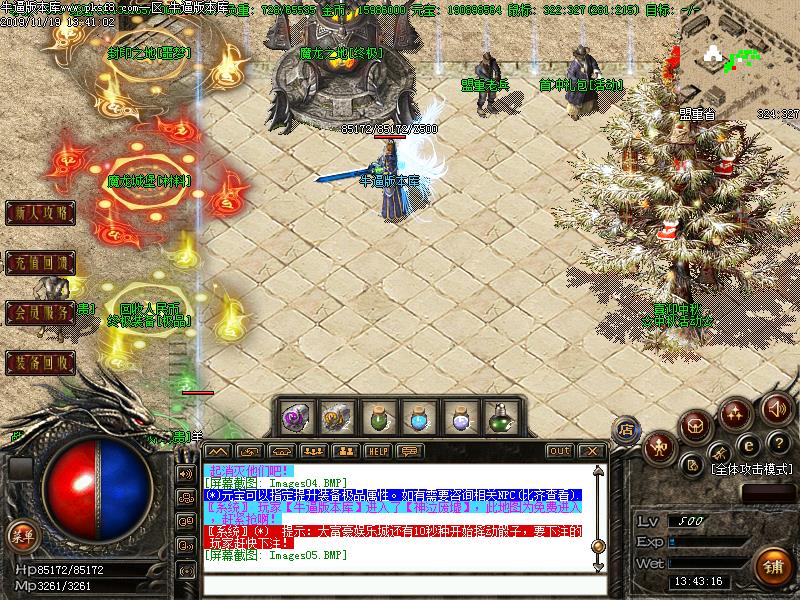Click the HELP button above the chat
The image size is (800, 600).
click(377, 452)
